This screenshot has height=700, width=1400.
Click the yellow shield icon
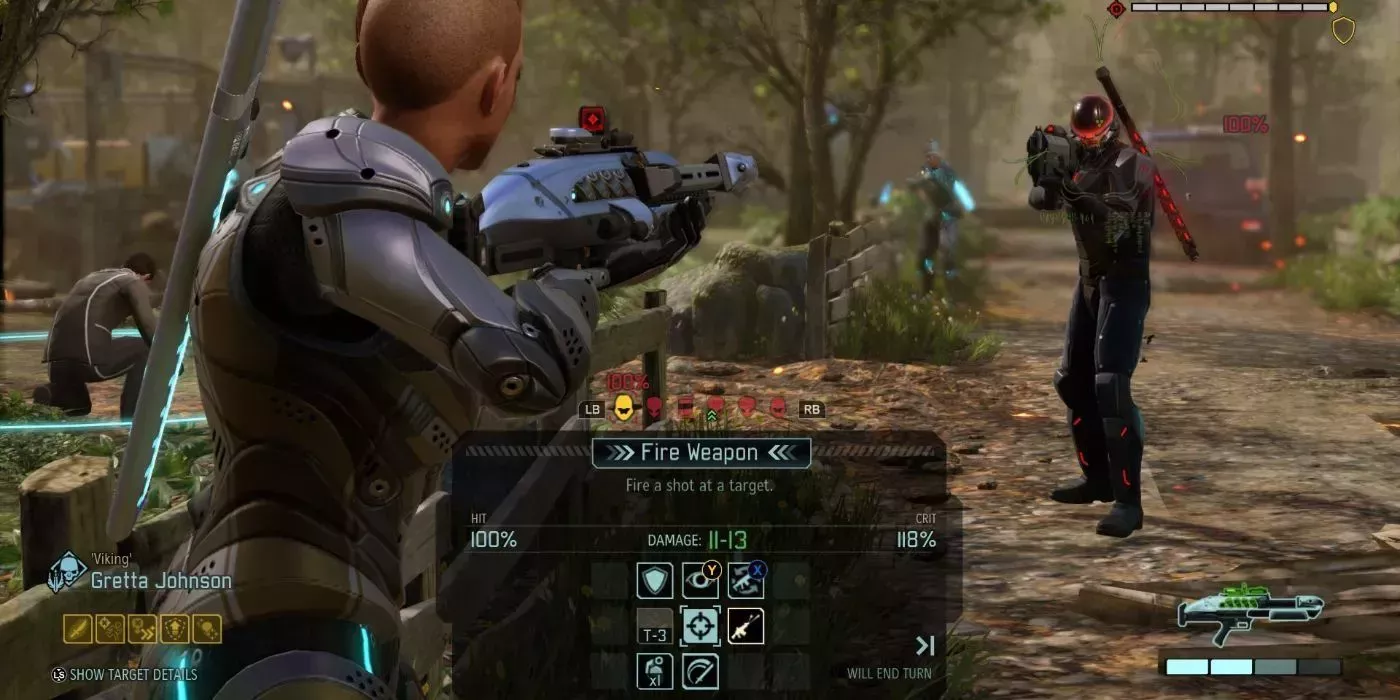pyautogui.click(x=1343, y=30)
